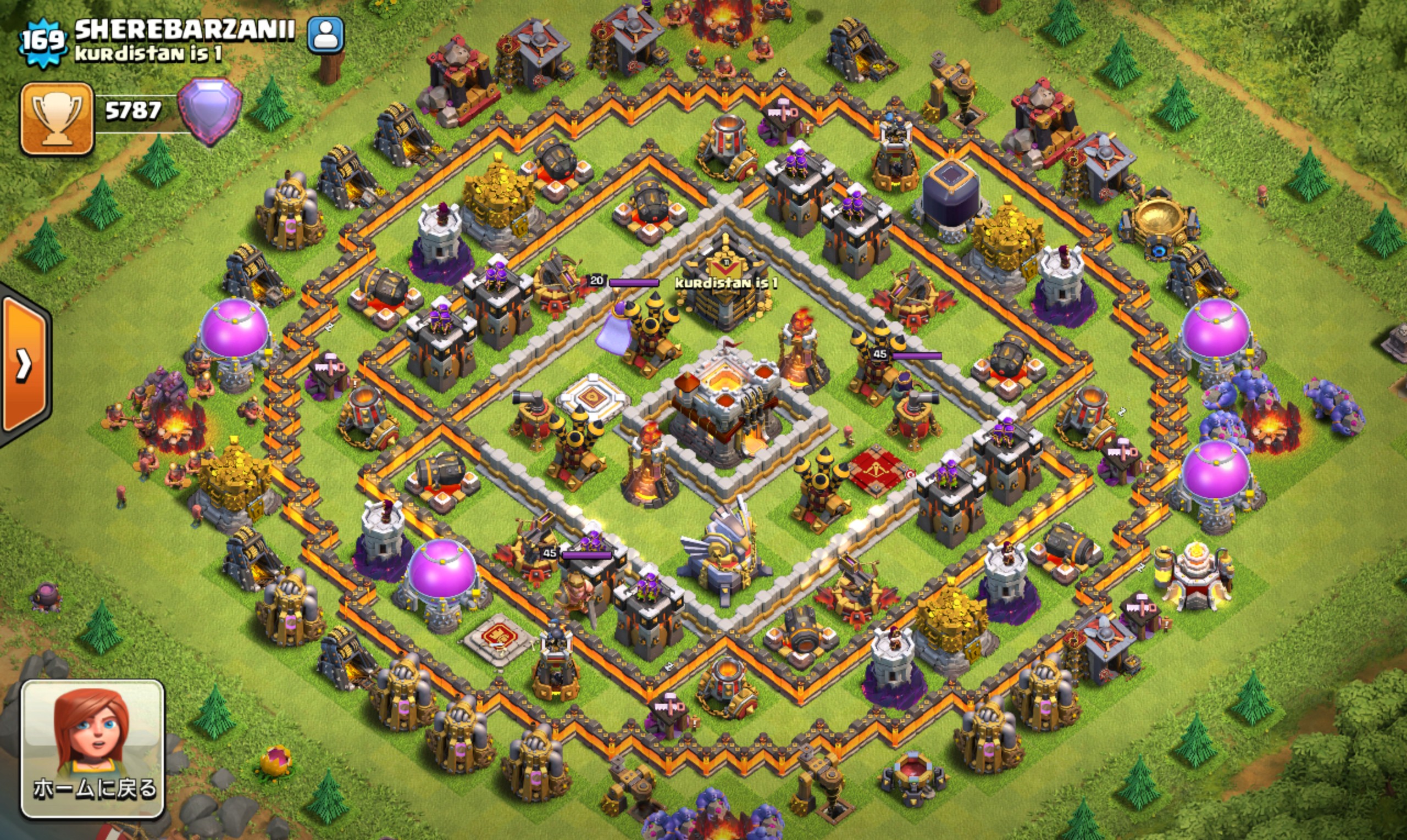The image size is (1407, 840).
Task: Return home via the villager button
Action: [93, 749]
